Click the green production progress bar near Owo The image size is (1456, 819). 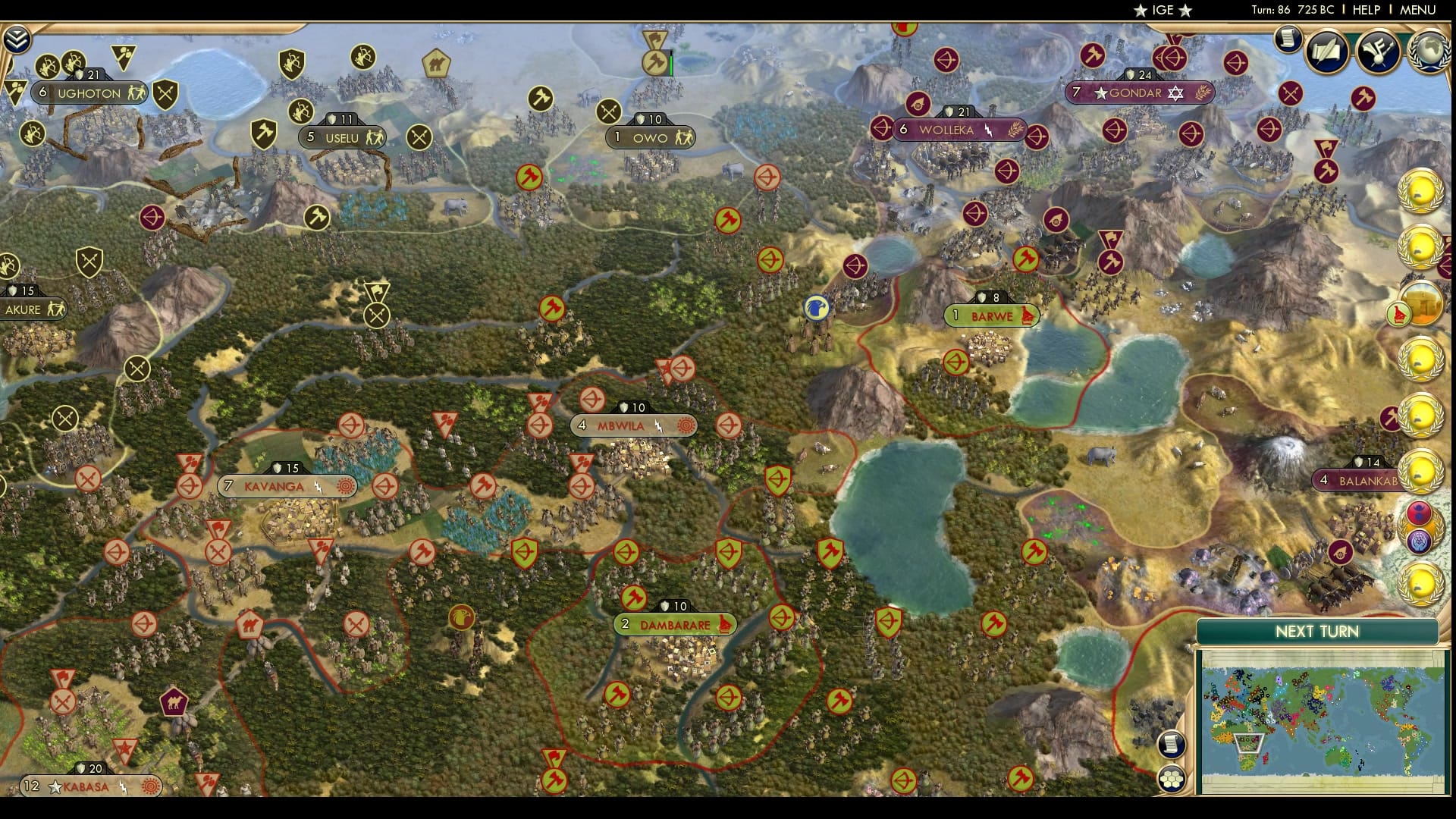pyautogui.click(x=670, y=64)
